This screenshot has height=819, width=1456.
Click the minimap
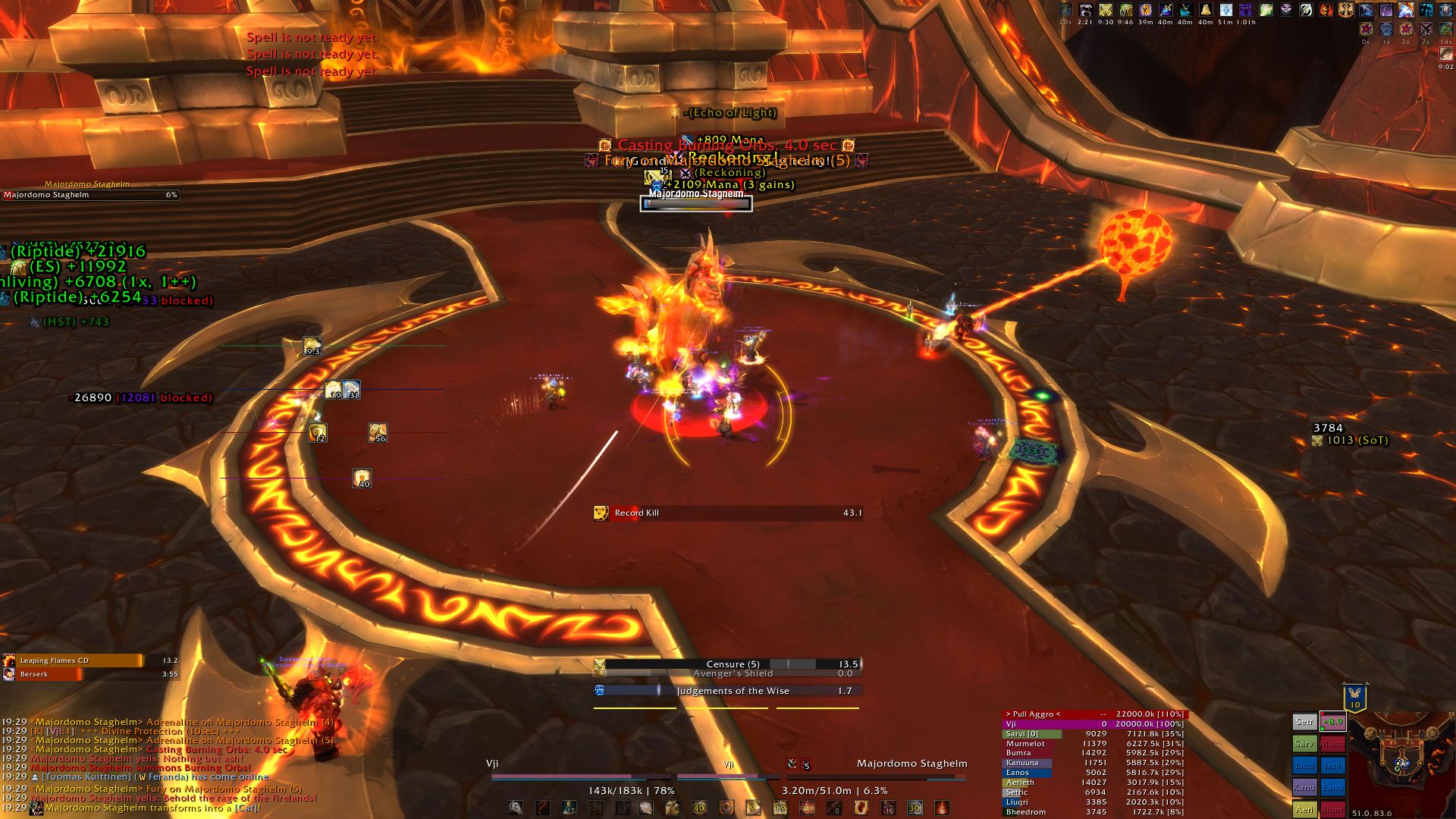1402,758
